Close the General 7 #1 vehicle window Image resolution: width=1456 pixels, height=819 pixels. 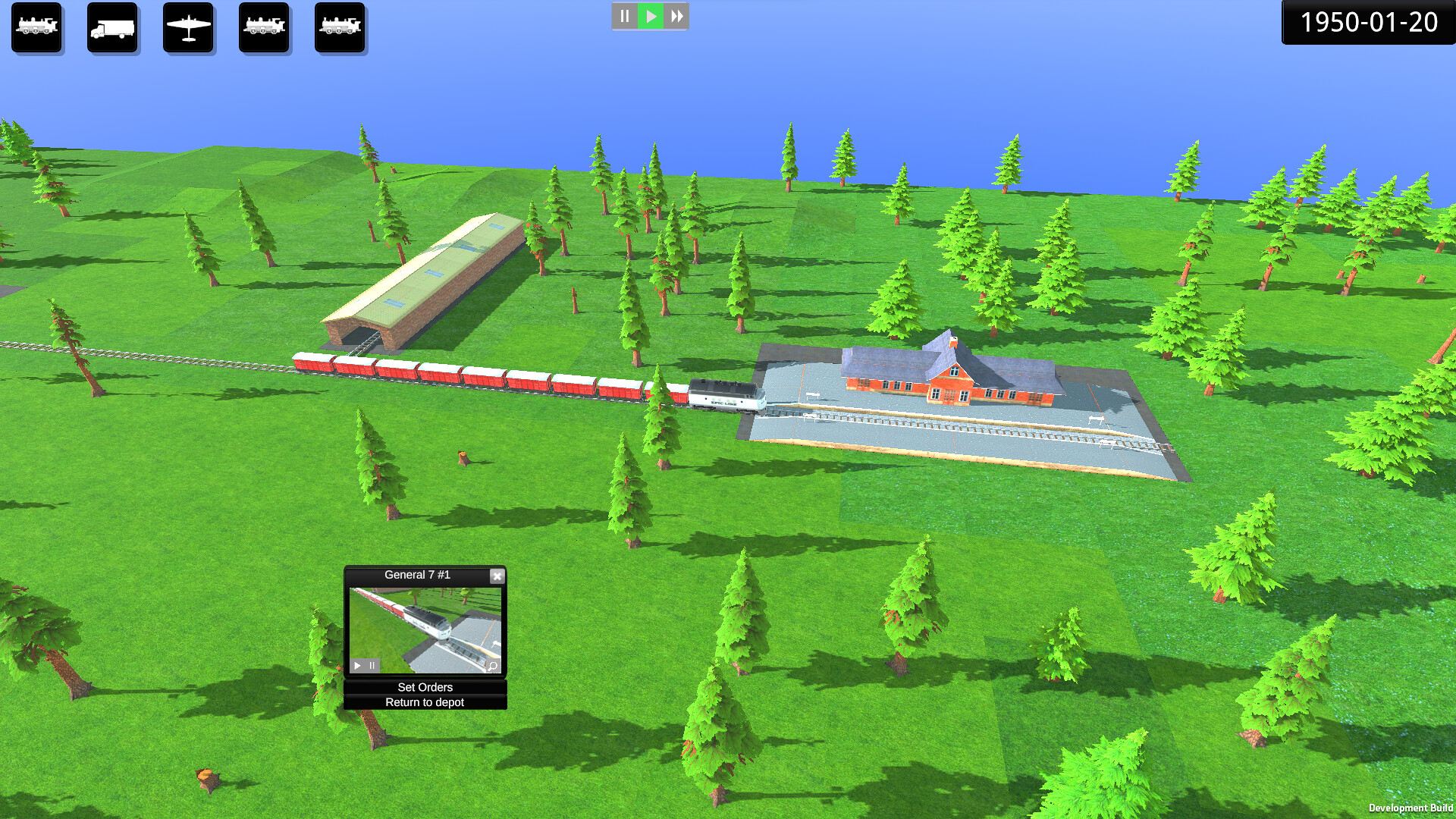497,576
